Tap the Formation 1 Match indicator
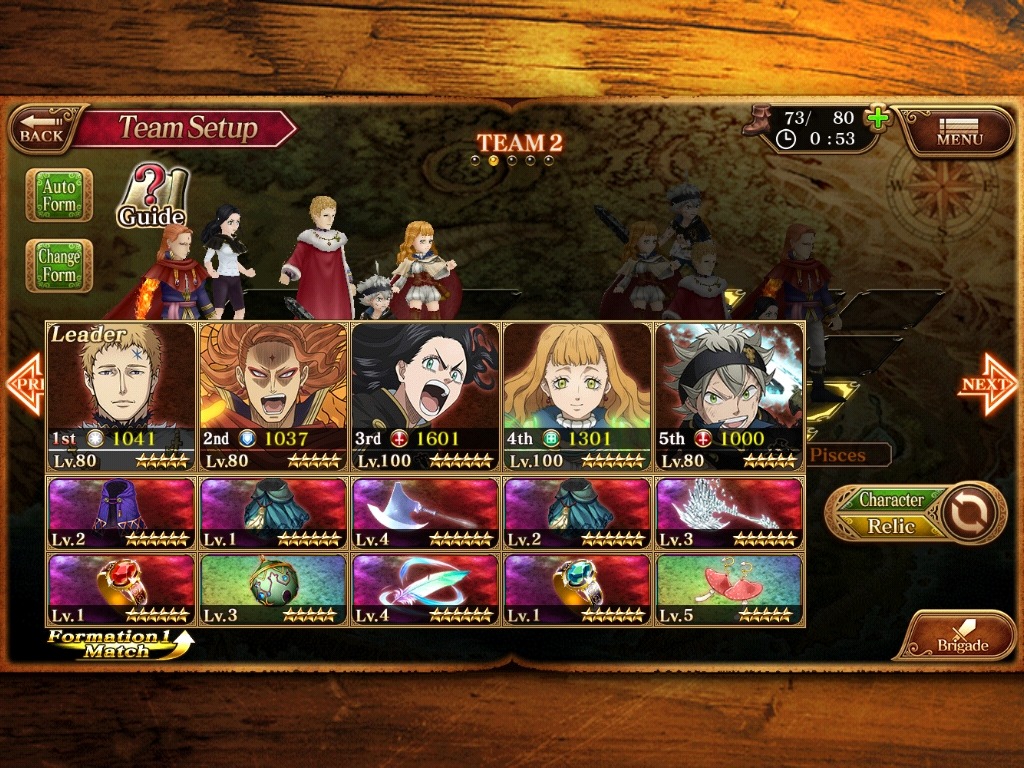 point(120,644)
